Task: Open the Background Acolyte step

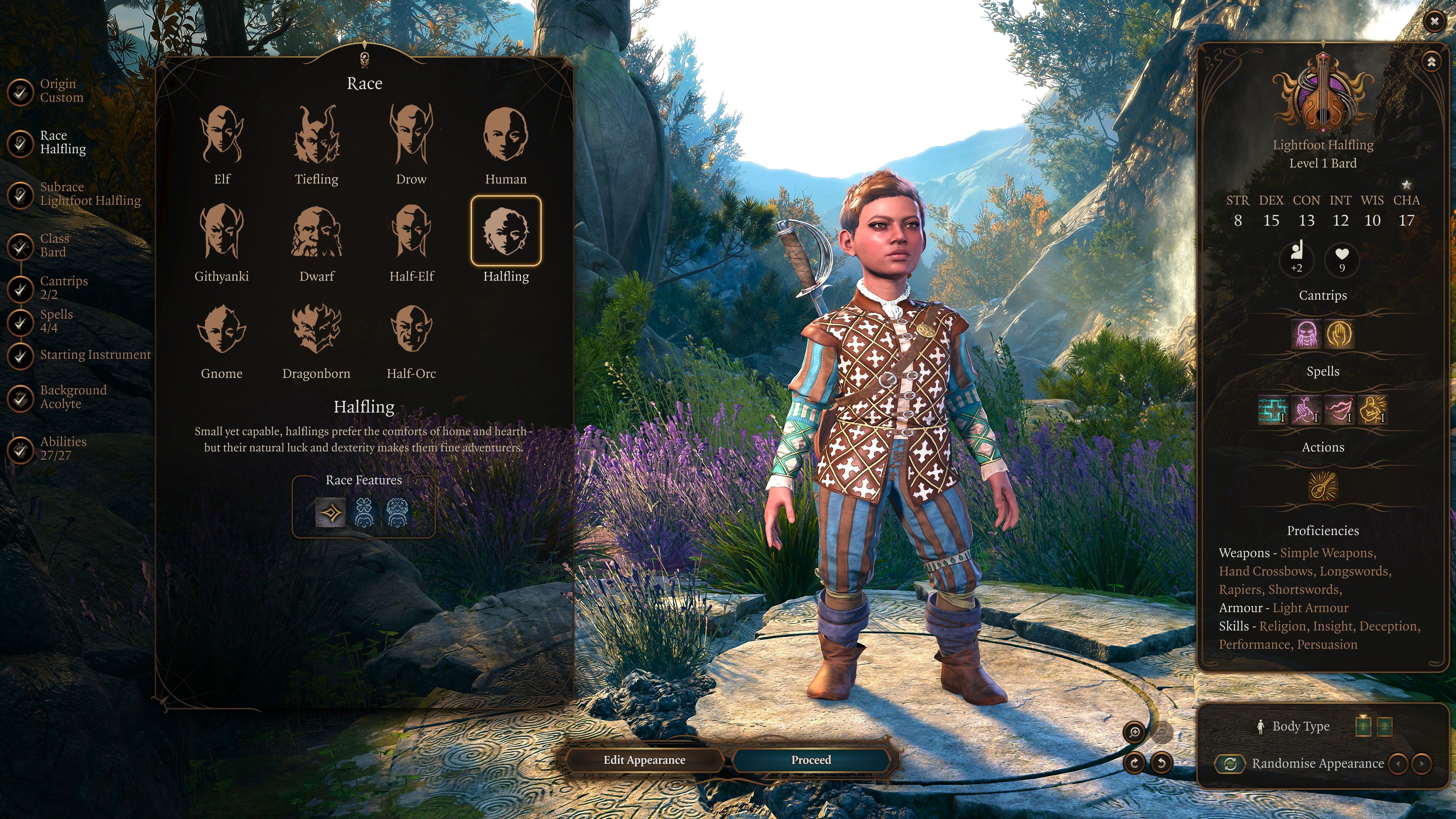Action: (72, 397)
